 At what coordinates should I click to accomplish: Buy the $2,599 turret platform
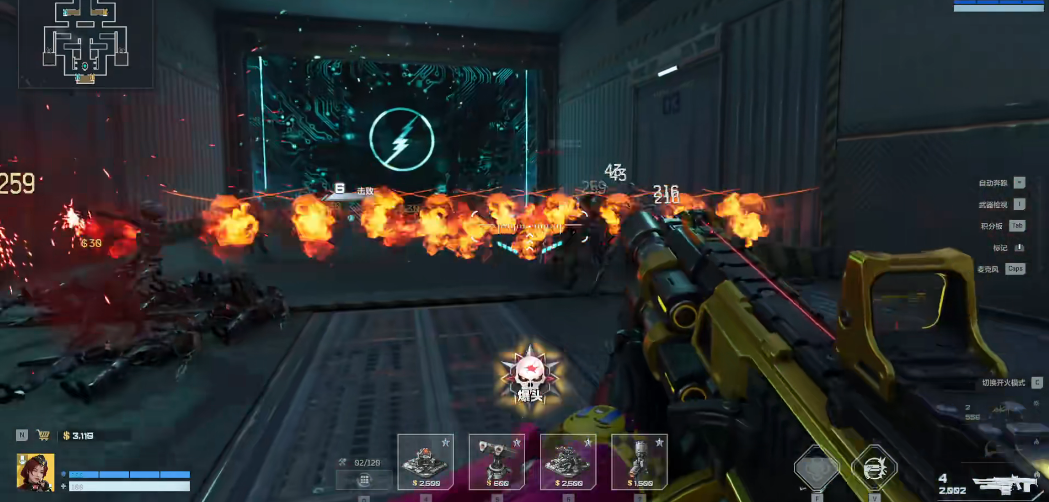click(425, 461)
